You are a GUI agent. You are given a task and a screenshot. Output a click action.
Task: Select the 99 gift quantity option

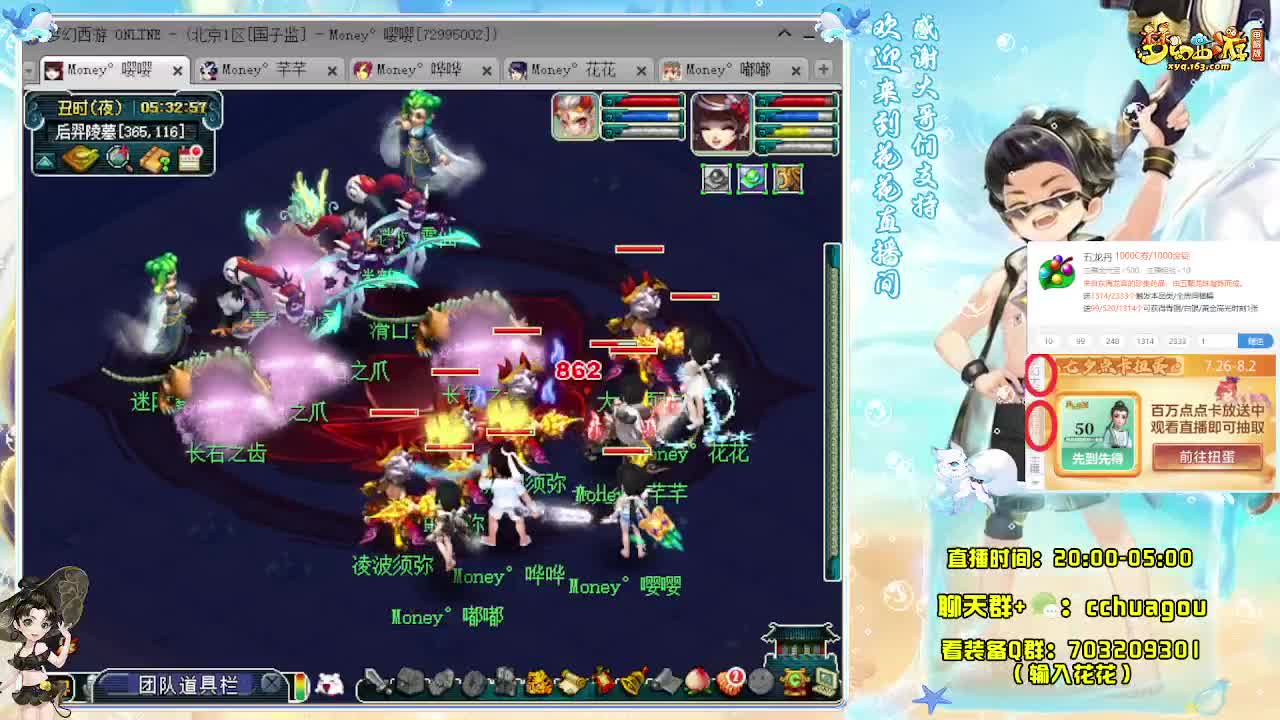point(1080,341)
